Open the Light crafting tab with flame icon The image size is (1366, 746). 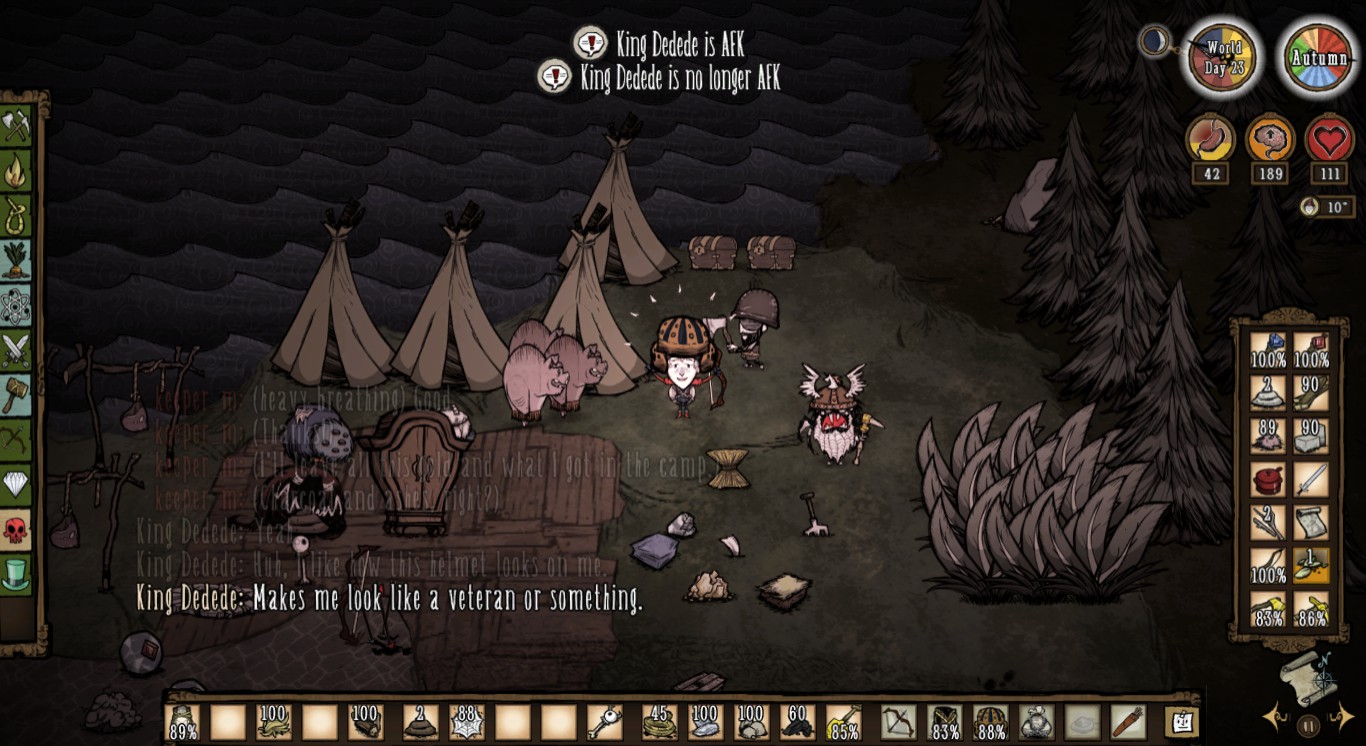[16, 170]
